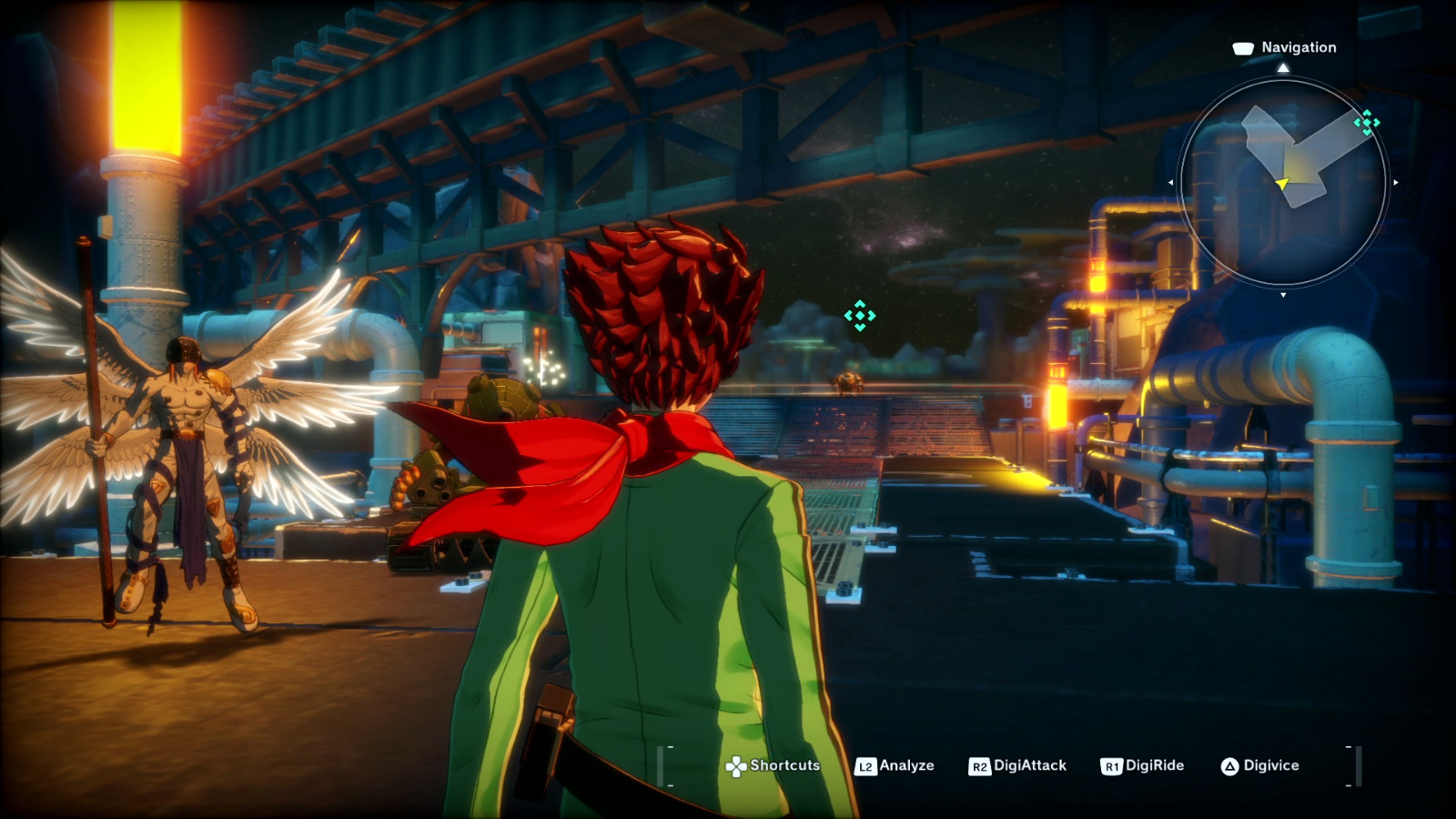Click the circular minimap
The height and width of the screenshot is (819, 1456).
[x=1283, y=182]
